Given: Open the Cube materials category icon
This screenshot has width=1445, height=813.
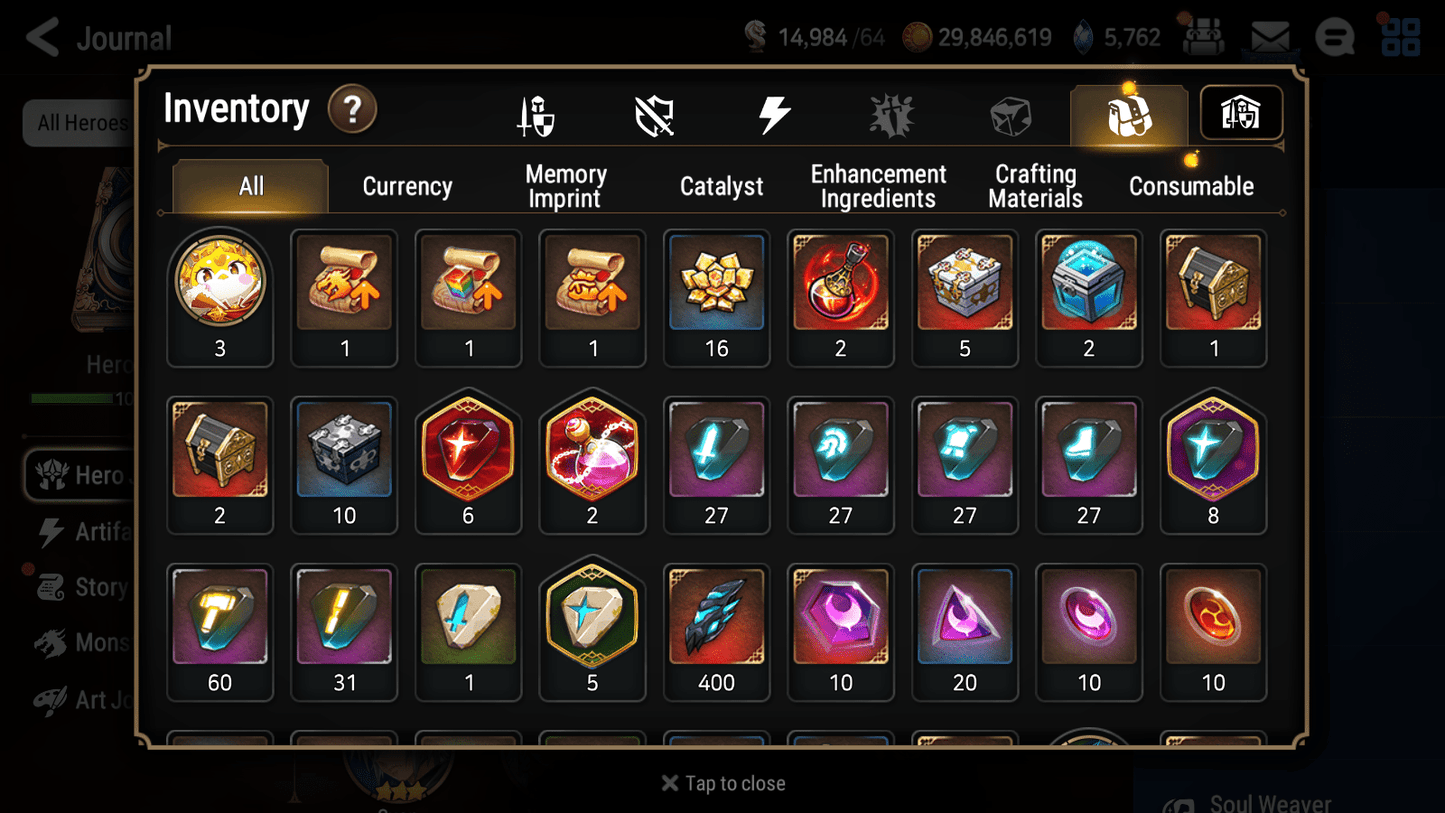Looking at the screenshot, I should [1010, 113].
